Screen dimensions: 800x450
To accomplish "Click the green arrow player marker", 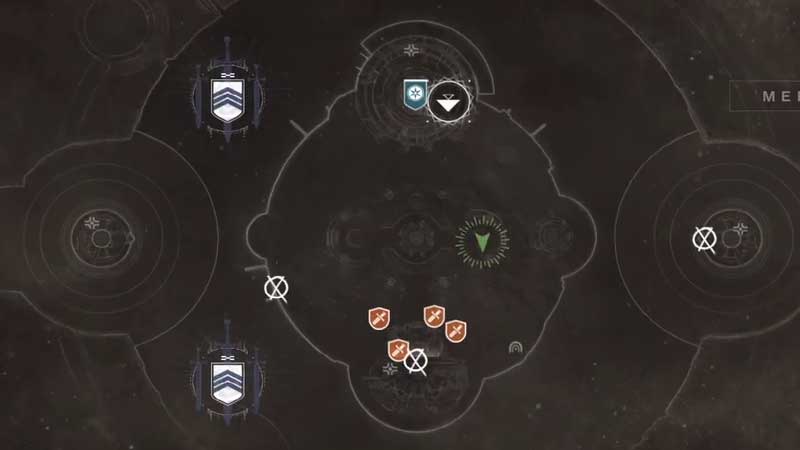I will (481, 240).
